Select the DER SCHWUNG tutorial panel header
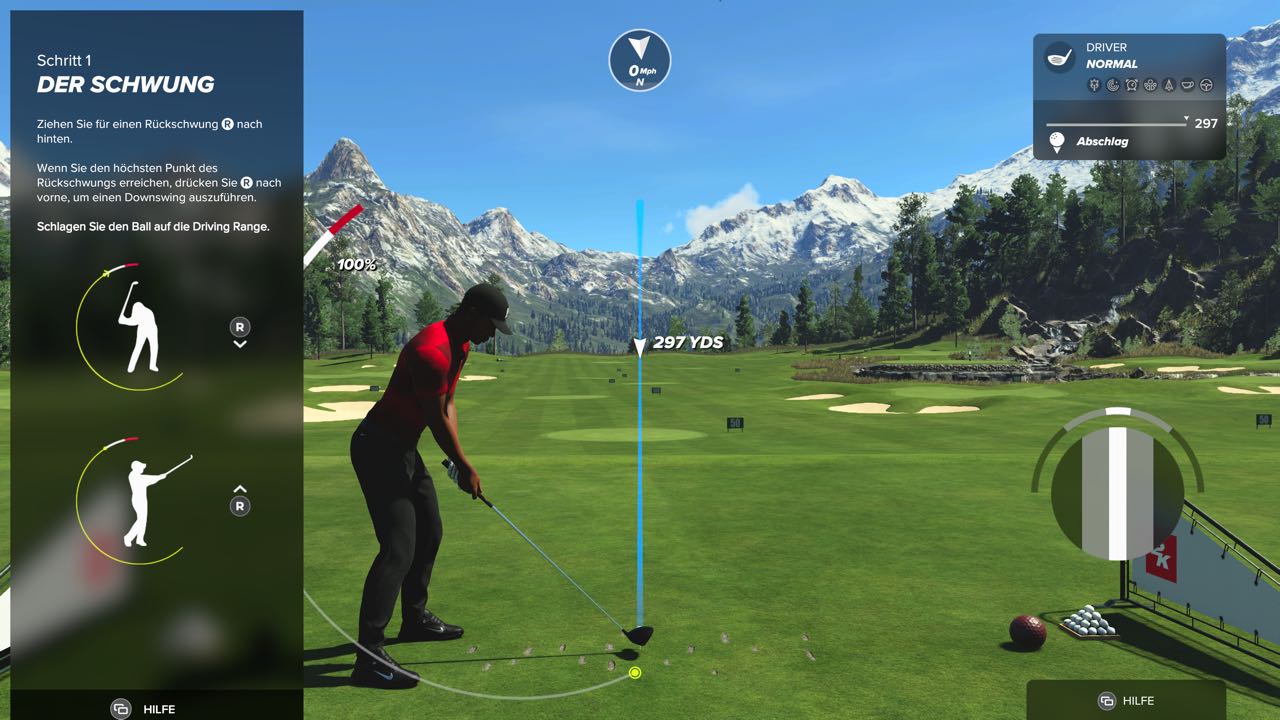 [x=127, y=84]
